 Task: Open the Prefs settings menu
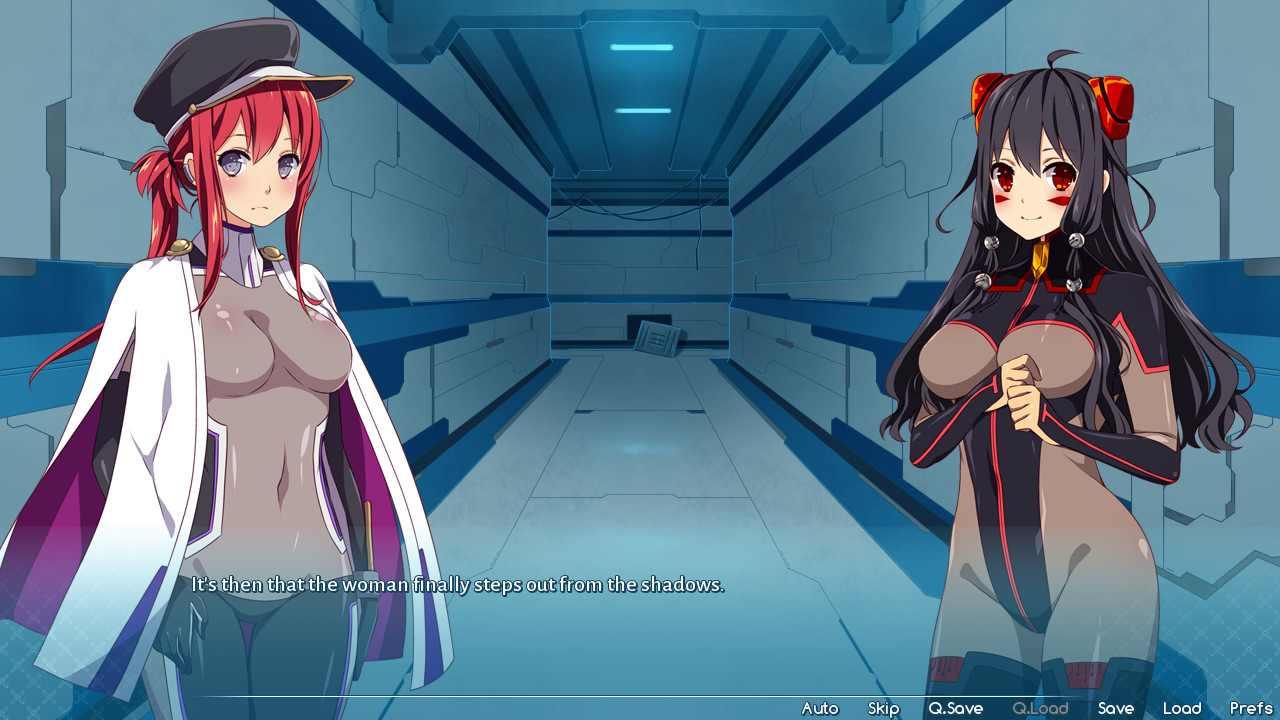pos(1249,707)
